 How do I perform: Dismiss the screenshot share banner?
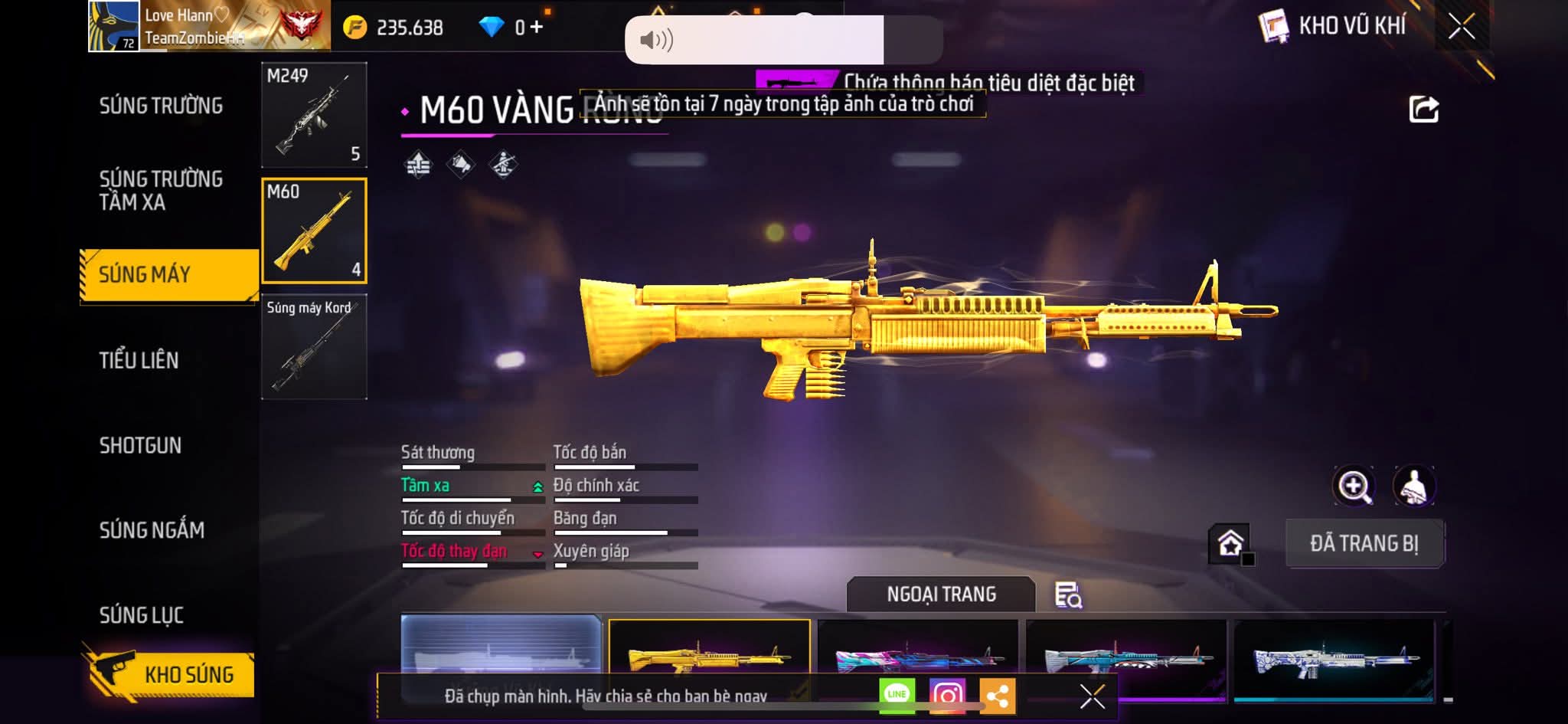(1092, 696)
